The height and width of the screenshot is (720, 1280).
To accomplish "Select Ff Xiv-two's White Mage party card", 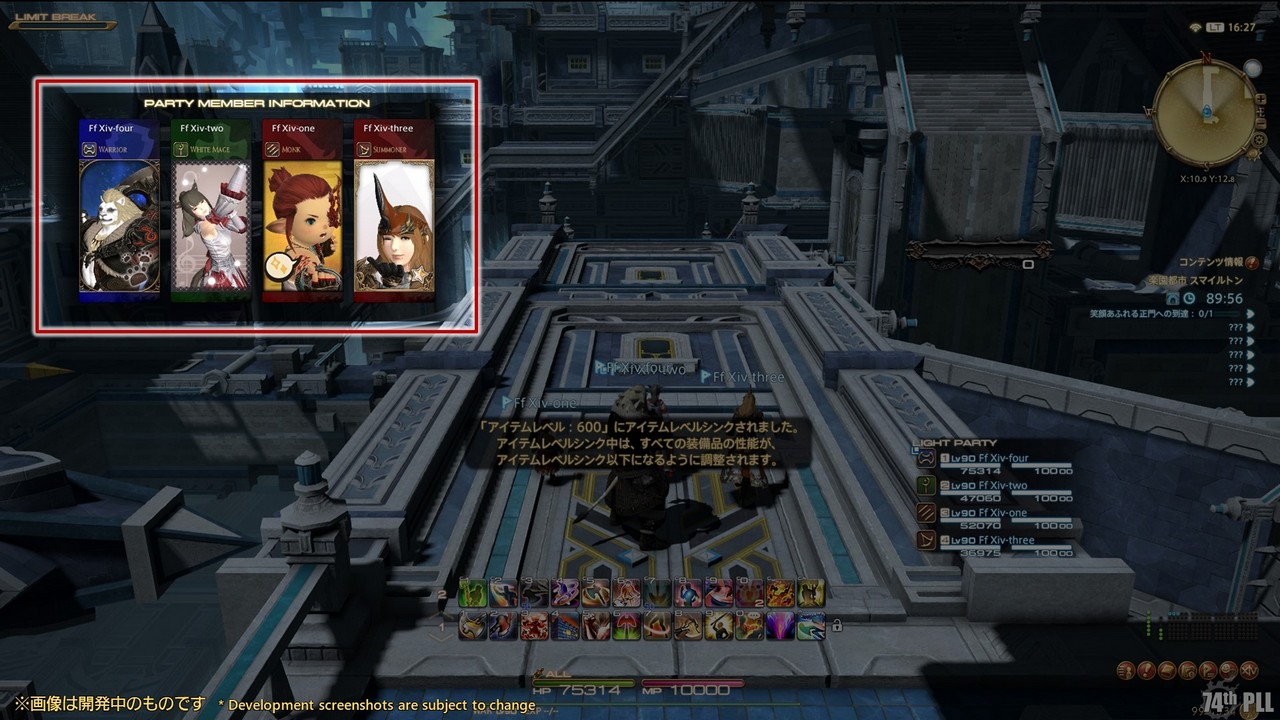I will (x=210, y=211).
